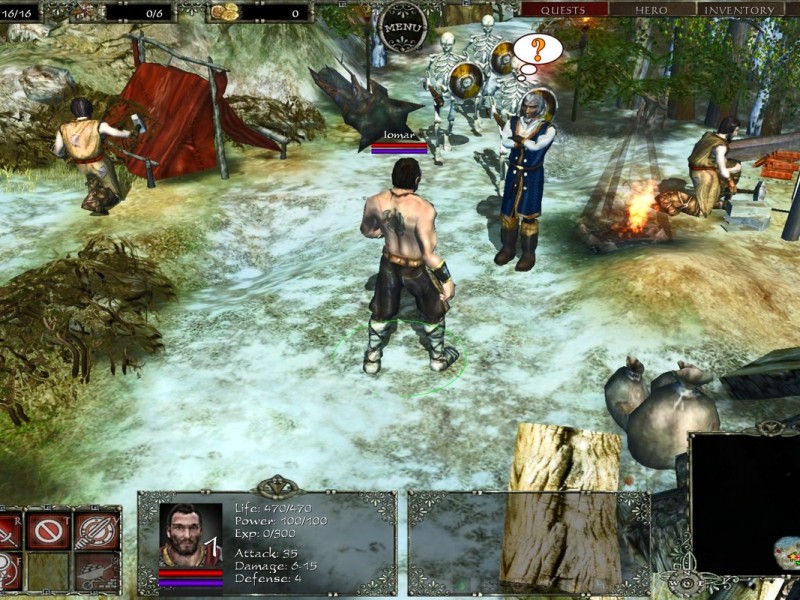Select the wheelbarrow command icon

point(97,571)
